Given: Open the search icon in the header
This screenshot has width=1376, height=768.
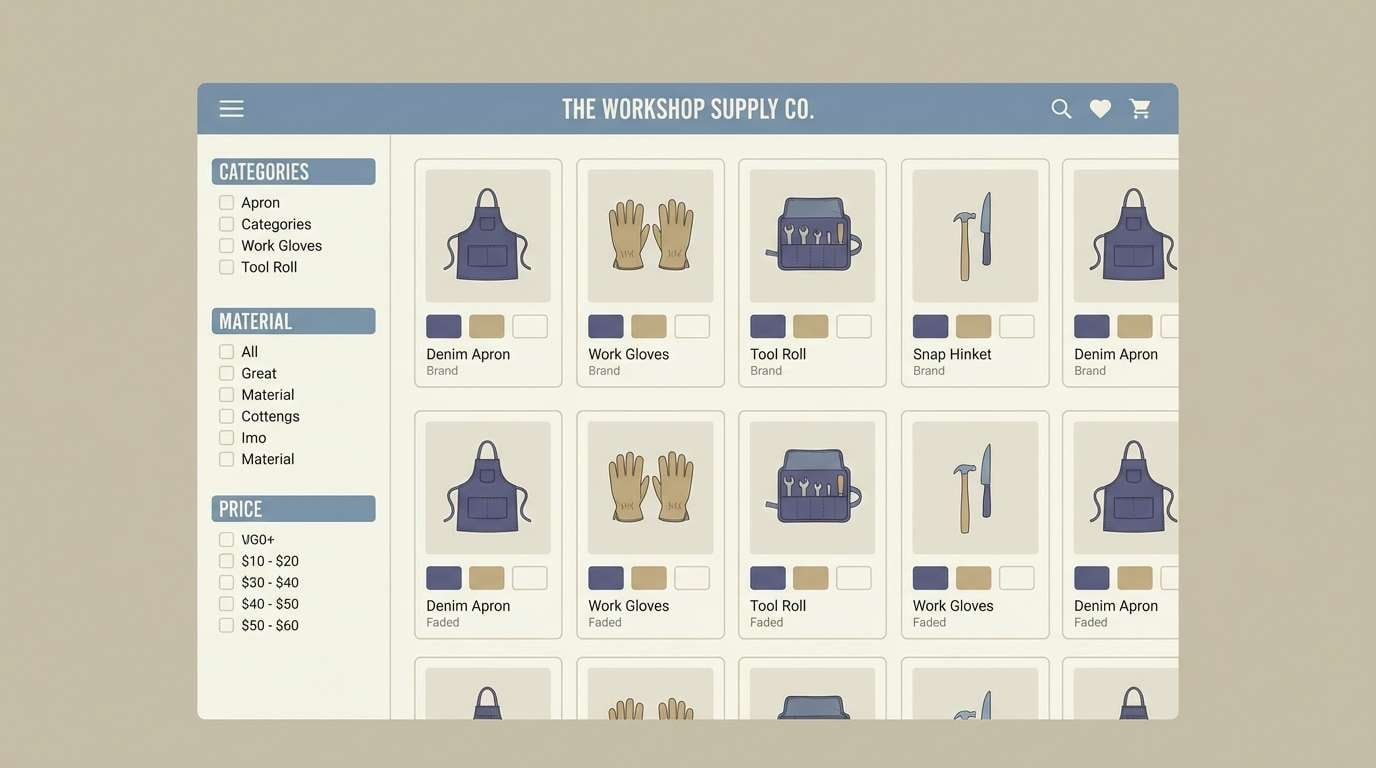Looking at the screenshot, I should pyautogui.click(x=1060, y=107).
